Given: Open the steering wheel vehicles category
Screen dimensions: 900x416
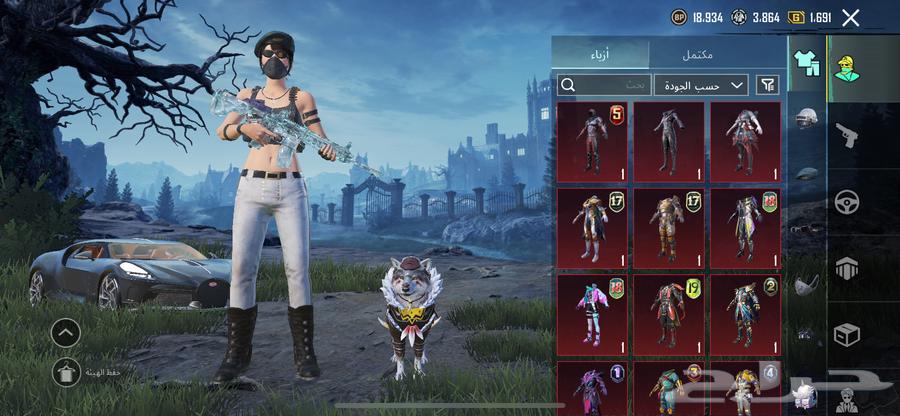Looking at the screenshot, I should tap(847, 201).
